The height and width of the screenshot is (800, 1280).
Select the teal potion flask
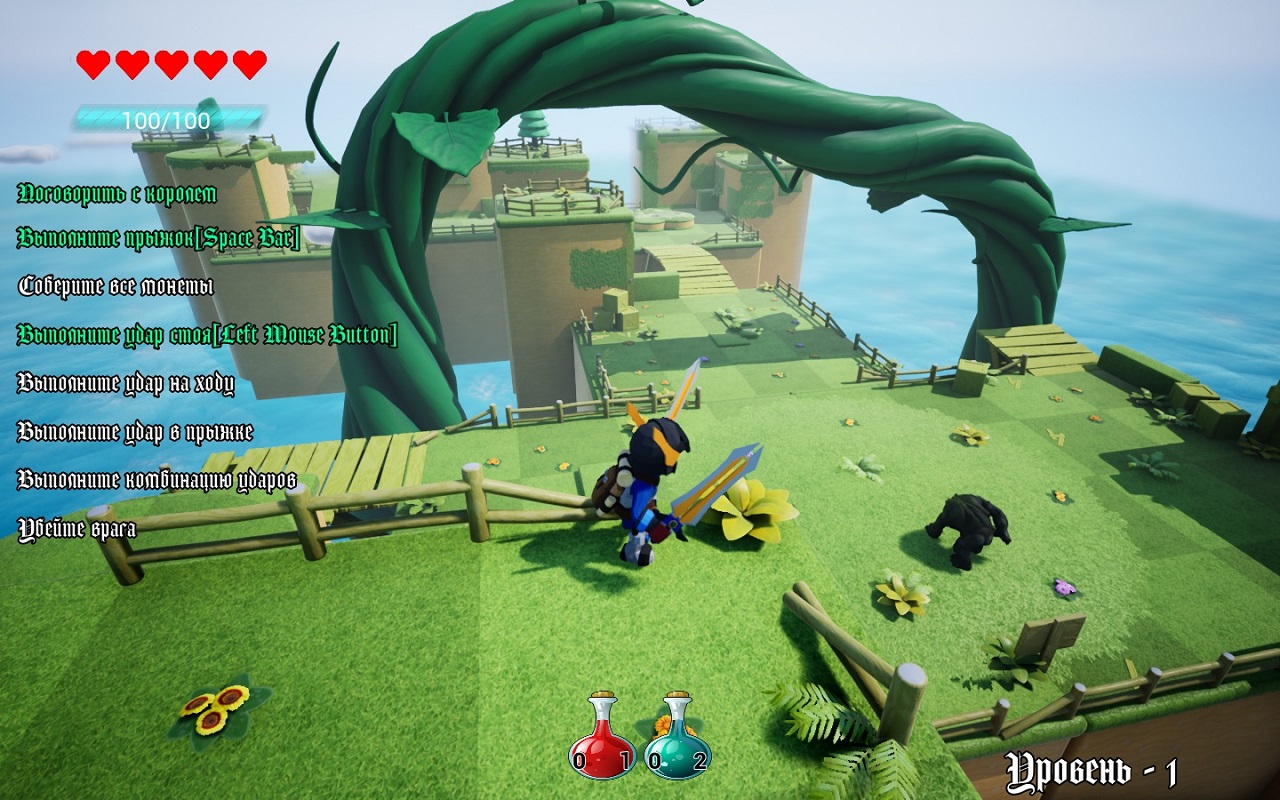[677, 738]
